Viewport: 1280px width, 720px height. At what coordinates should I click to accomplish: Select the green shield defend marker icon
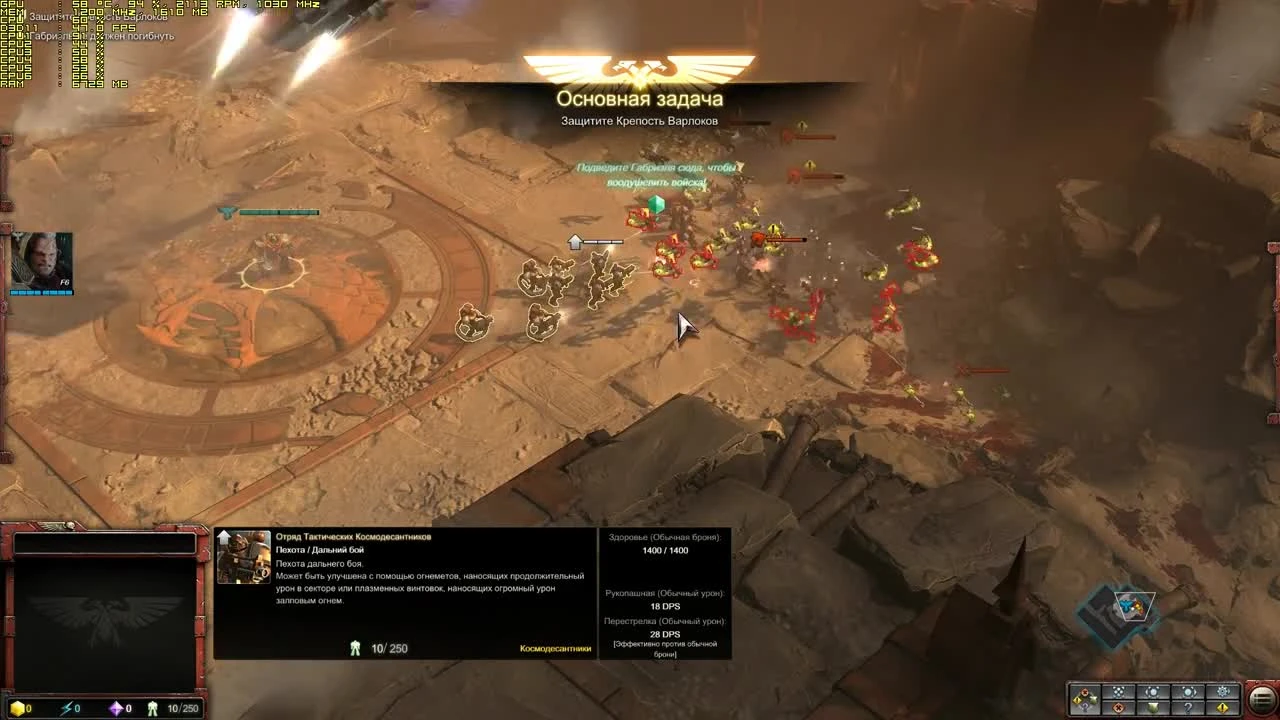(1155, 707)
